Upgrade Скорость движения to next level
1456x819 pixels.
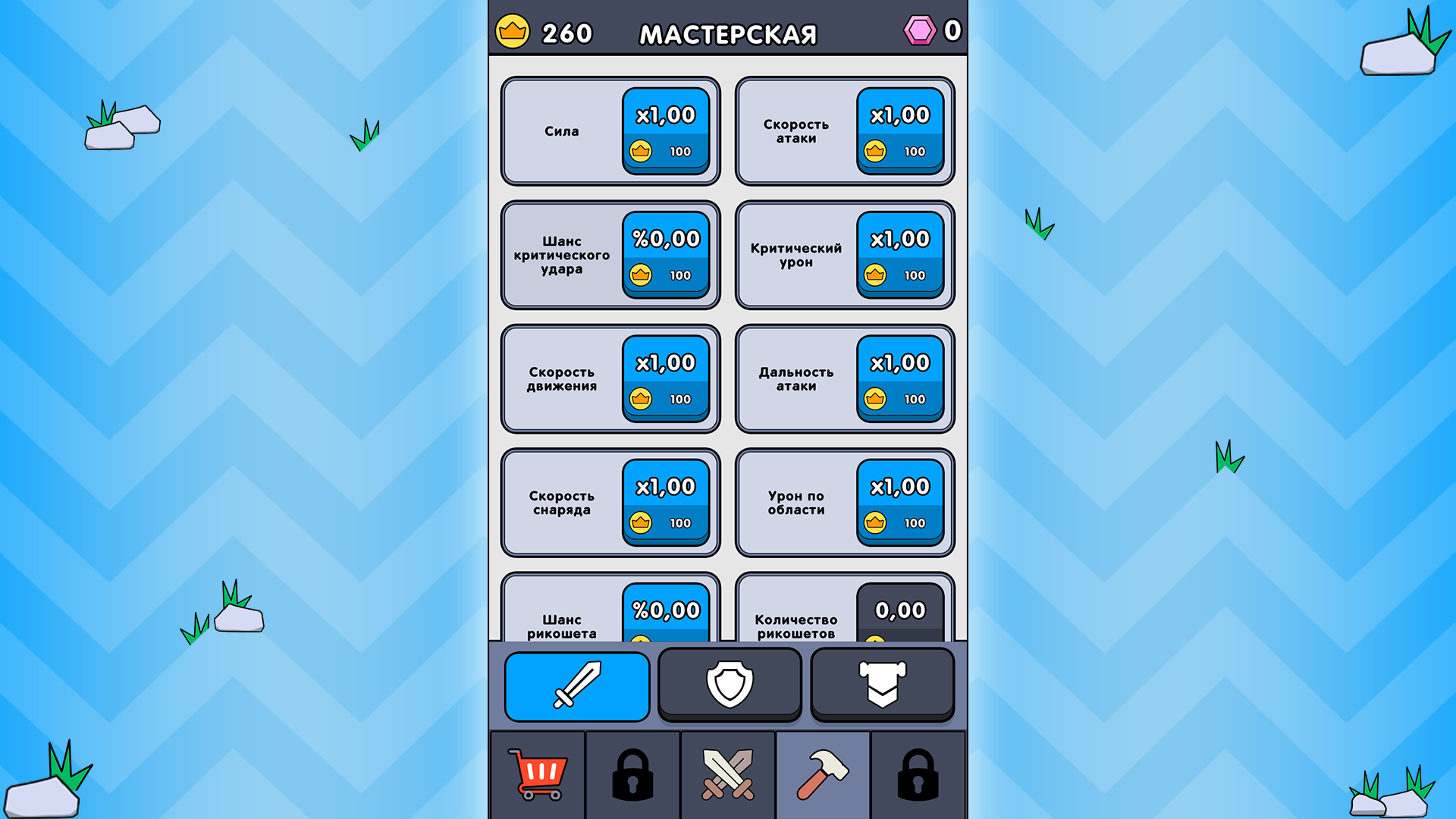pyautogui.click(x=665, y=378)
